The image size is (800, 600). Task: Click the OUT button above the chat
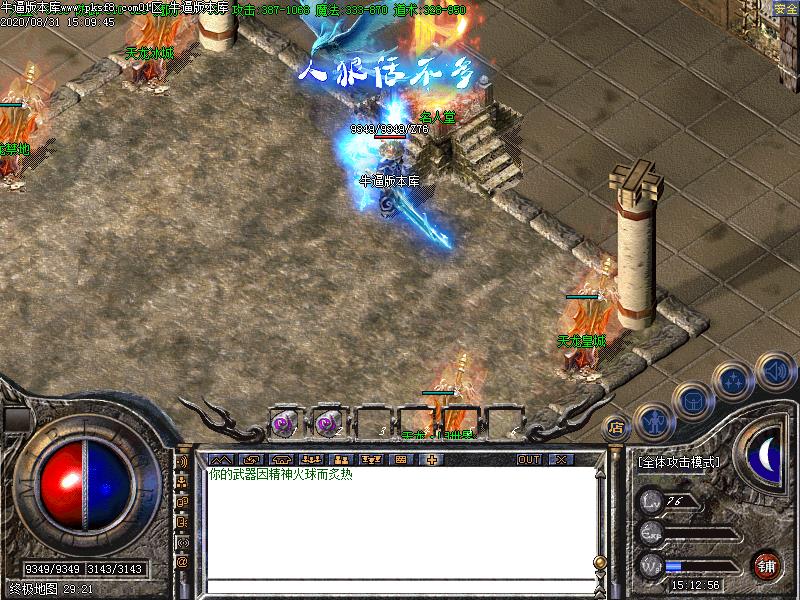coord(529,459)
